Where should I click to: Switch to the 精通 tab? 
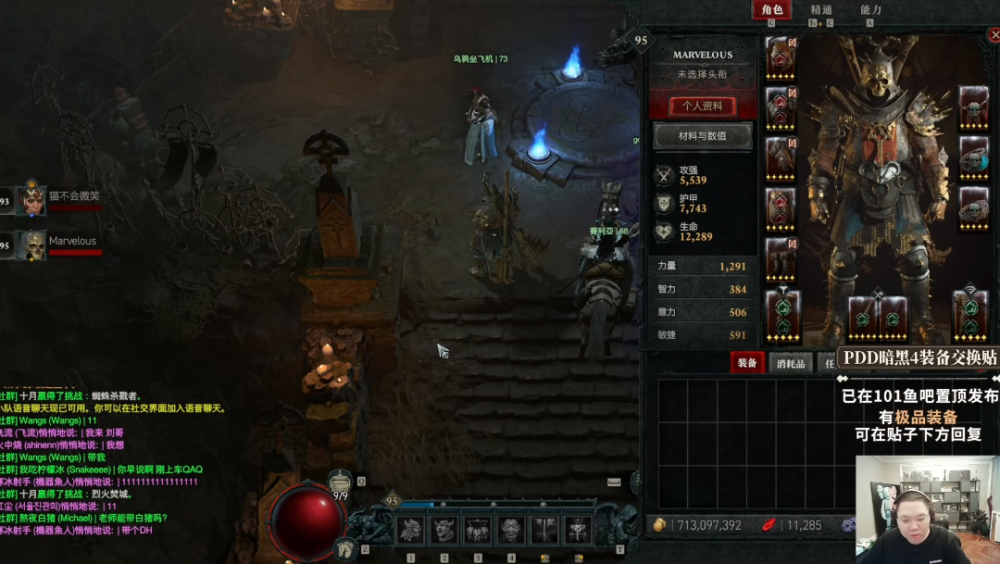(821, 10)
